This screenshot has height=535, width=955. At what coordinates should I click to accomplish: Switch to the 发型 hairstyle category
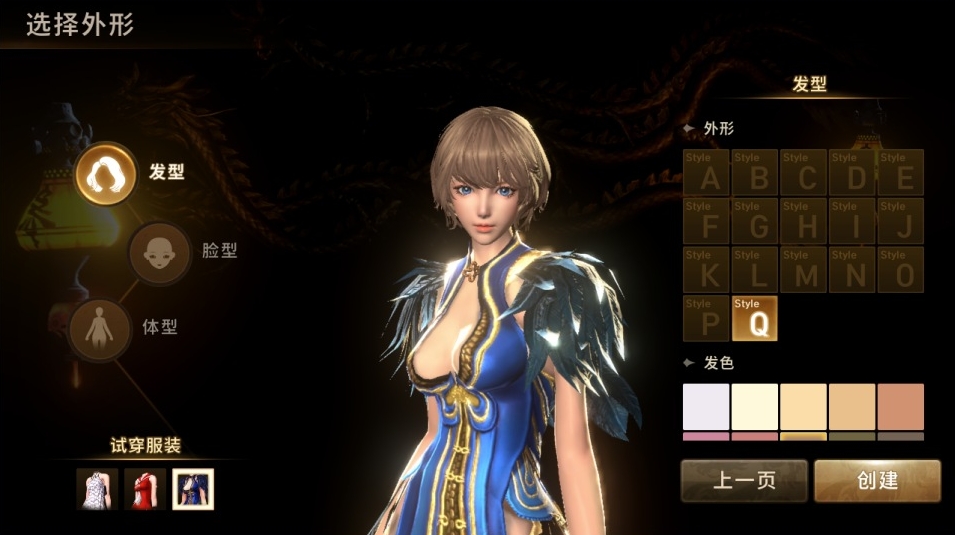pos(106,173)
